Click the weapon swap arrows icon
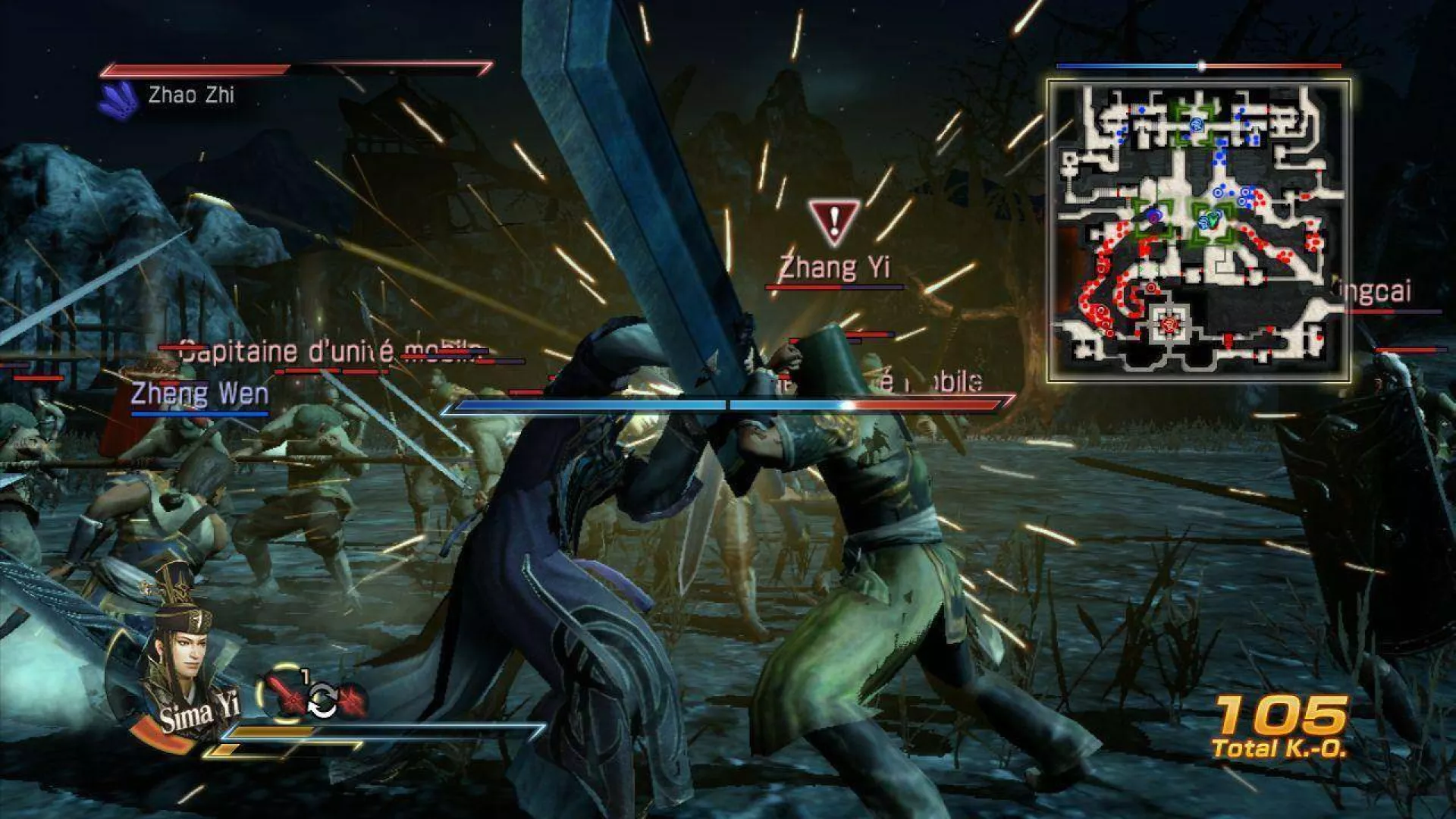 point(322,700)
